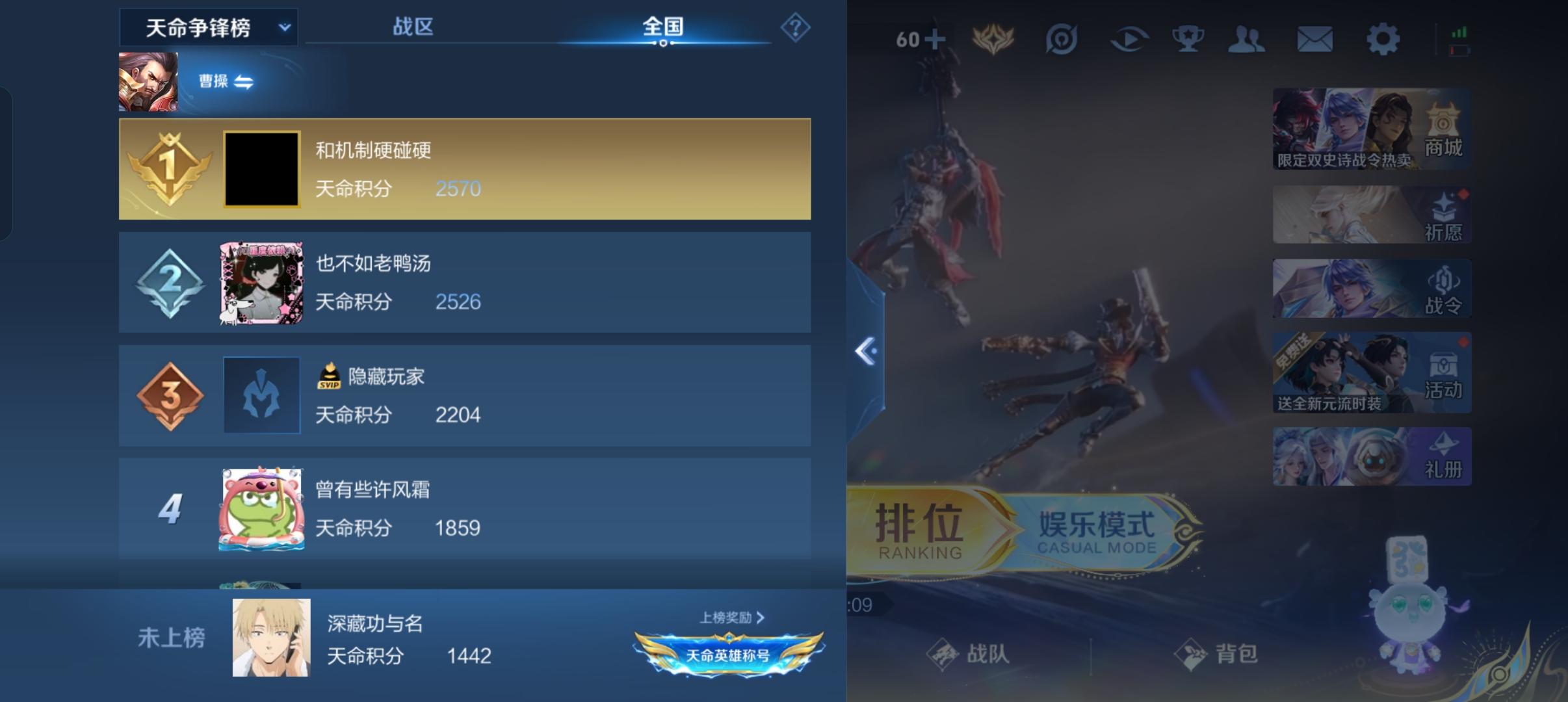Screen dimensions: 1568x702
Task: Open the 天命争锋榜 dropdown
Action: click(x=209, y=27)
